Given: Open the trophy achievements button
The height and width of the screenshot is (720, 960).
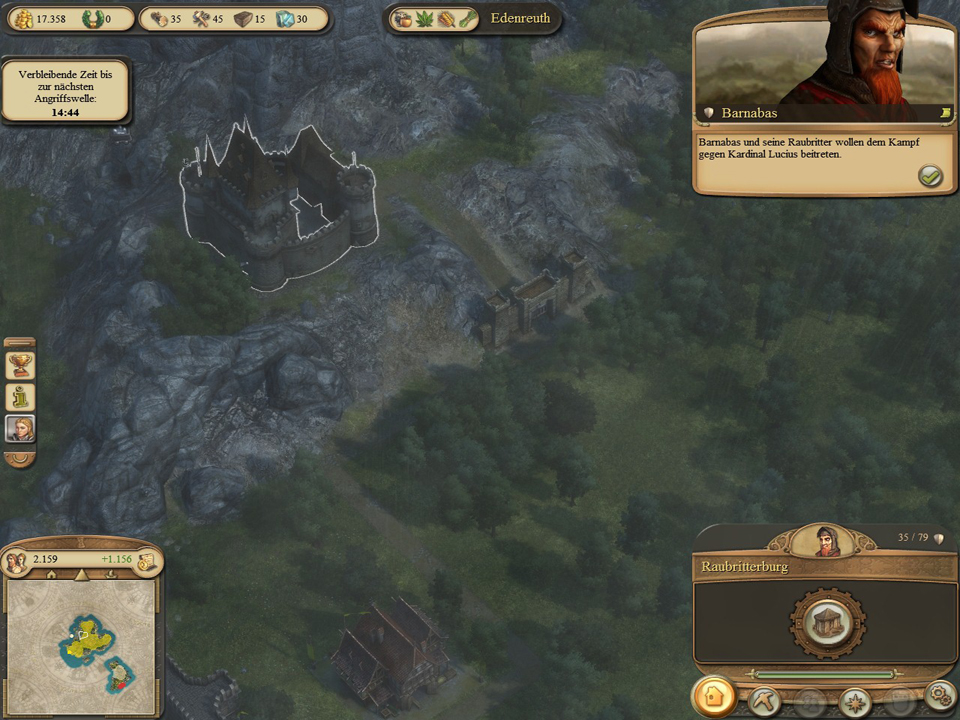Looking at the screenshot, I should click(20, 365).
